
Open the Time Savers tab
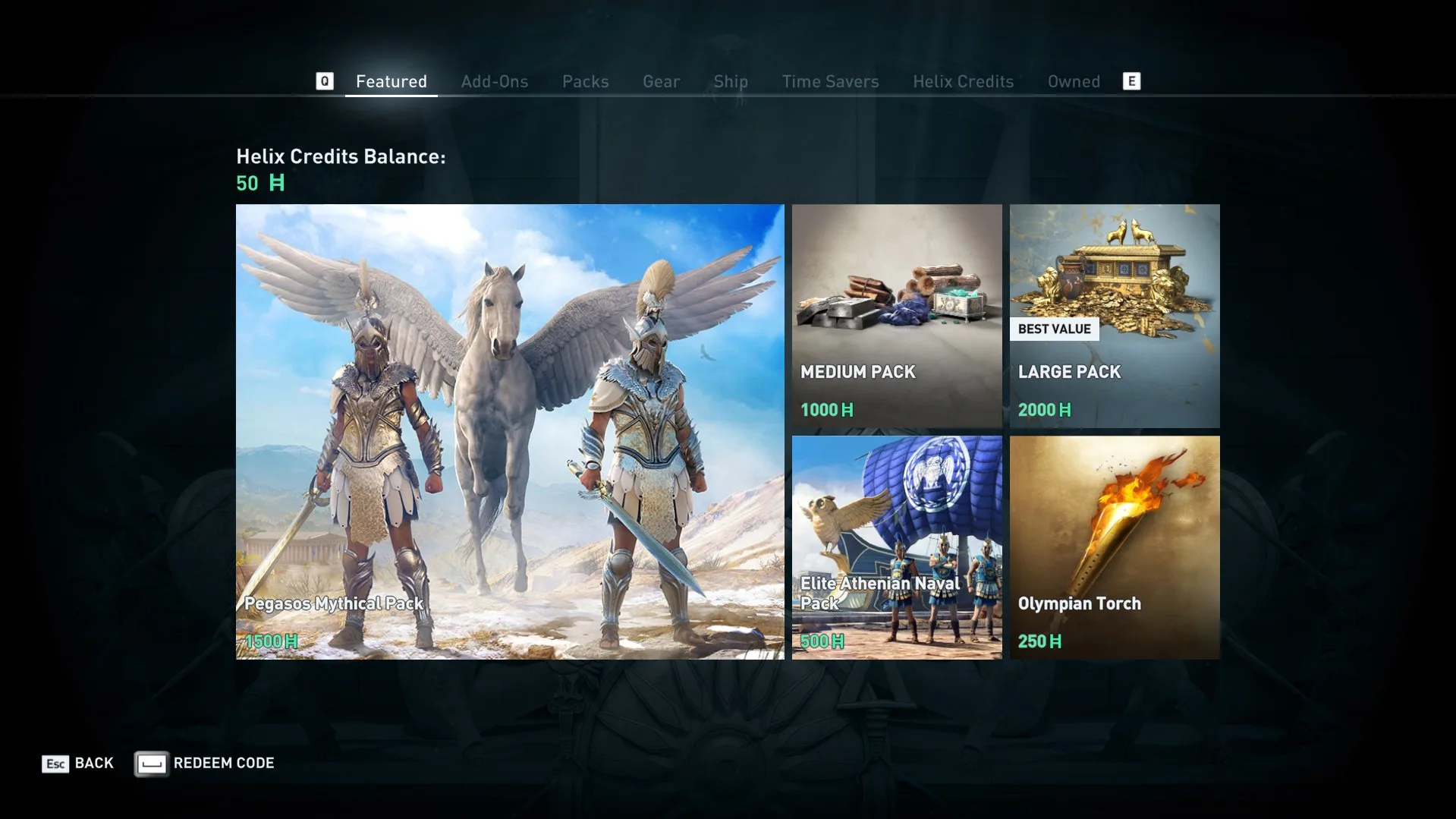click(830, 81)
